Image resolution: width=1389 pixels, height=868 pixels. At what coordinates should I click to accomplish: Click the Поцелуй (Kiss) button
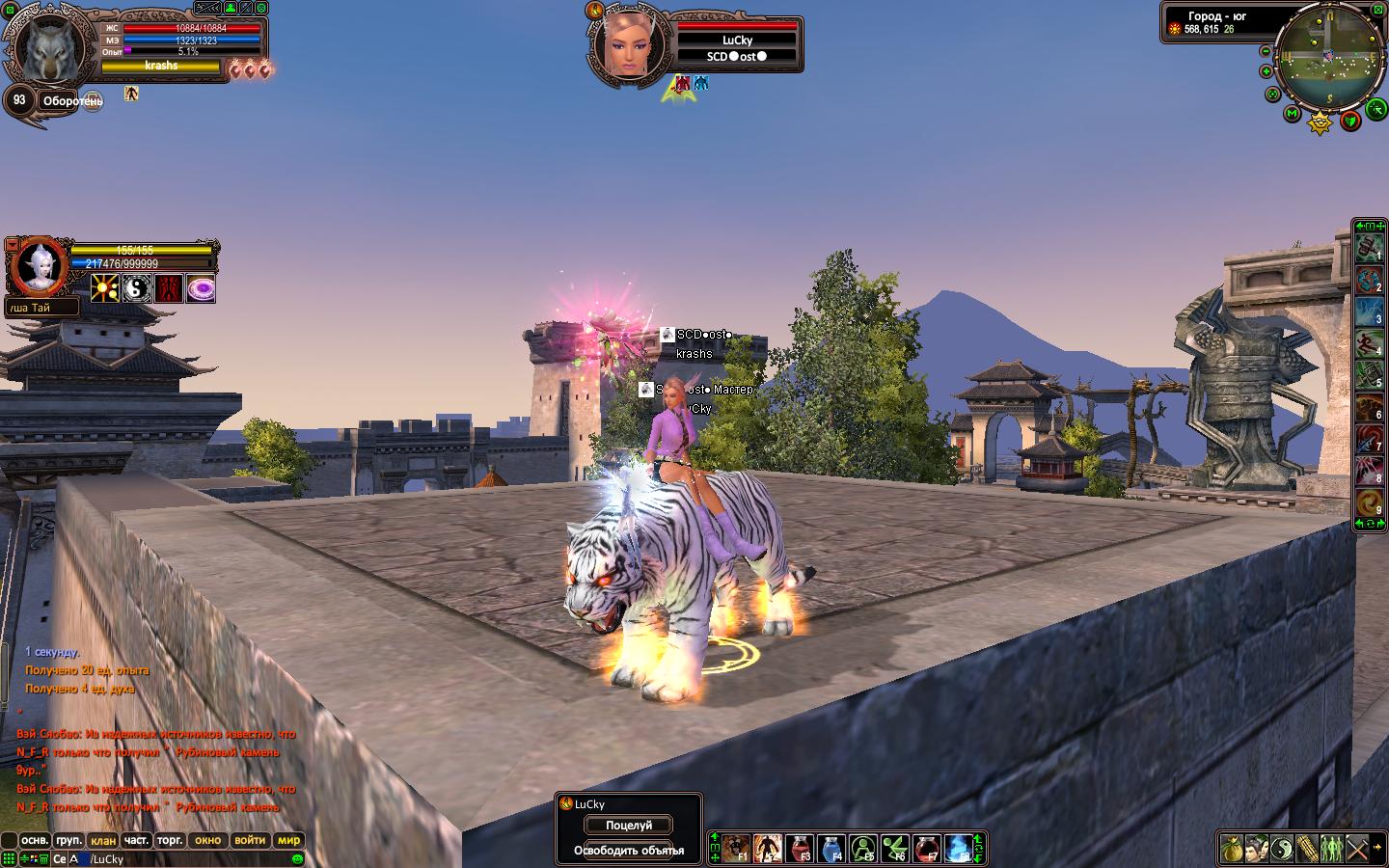[628, 826]
